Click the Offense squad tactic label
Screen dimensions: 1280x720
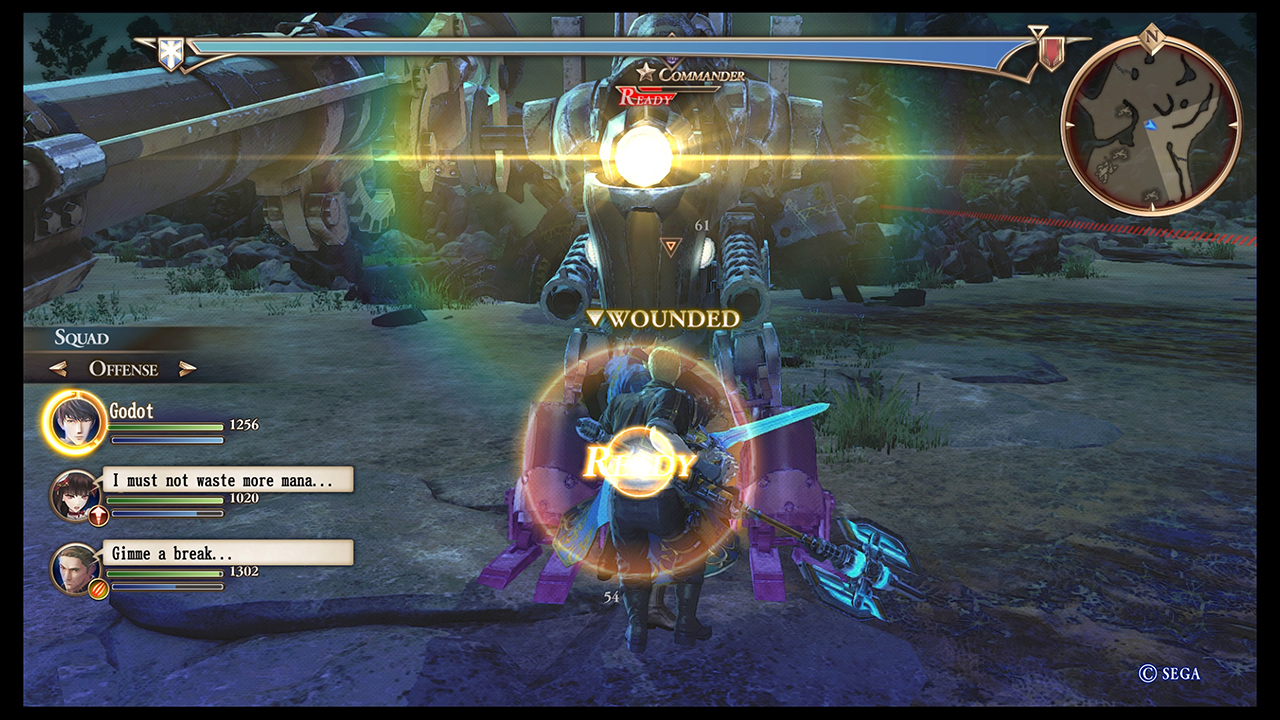(x=123, y=369)
